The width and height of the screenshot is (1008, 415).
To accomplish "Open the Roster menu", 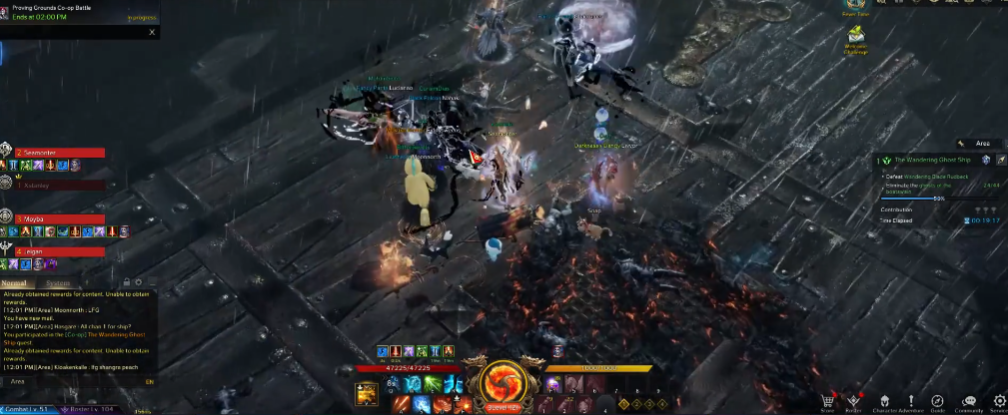I will click(853, 401).
